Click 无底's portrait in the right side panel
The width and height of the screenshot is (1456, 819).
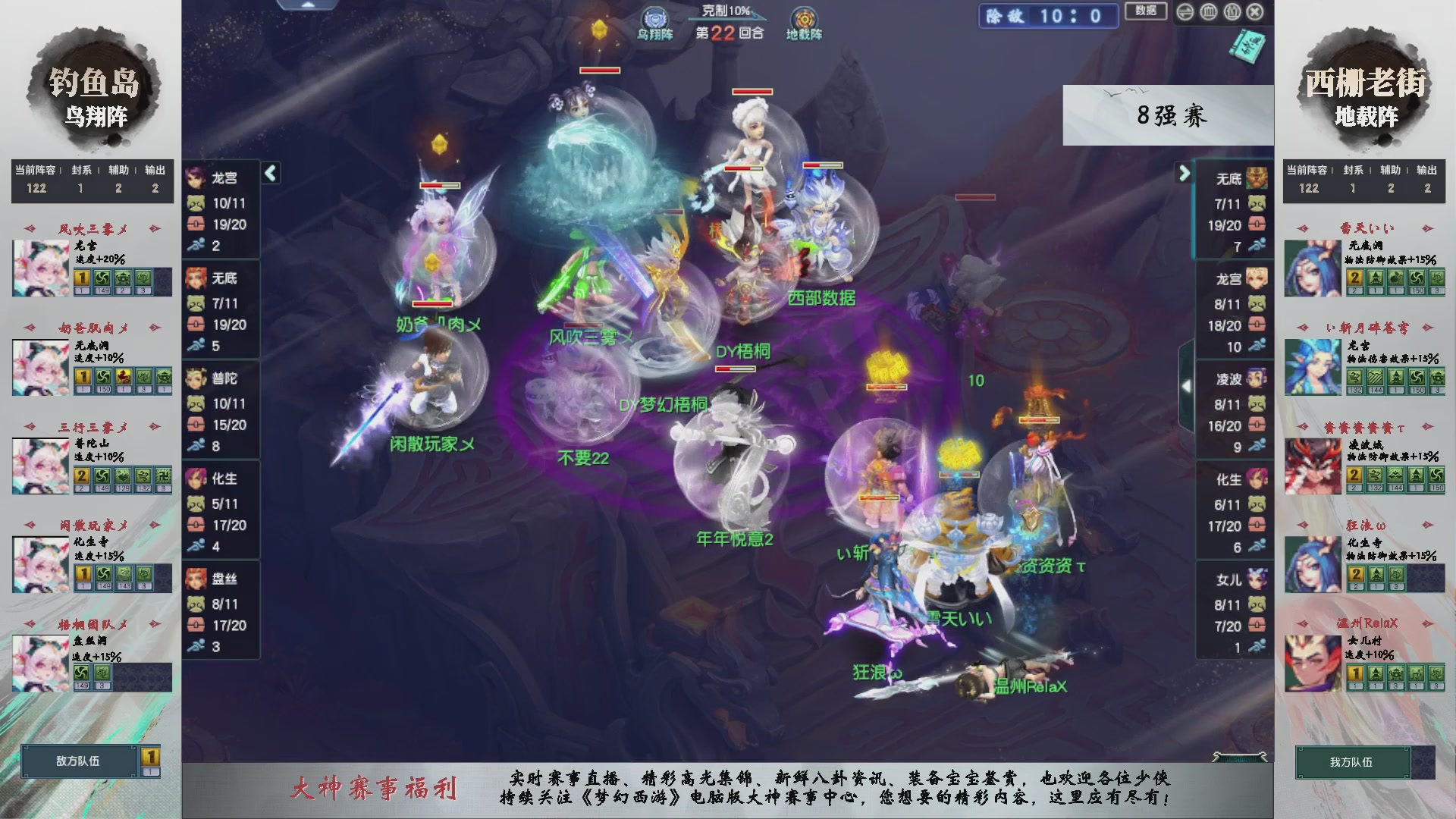click(x=1255, y=176)
